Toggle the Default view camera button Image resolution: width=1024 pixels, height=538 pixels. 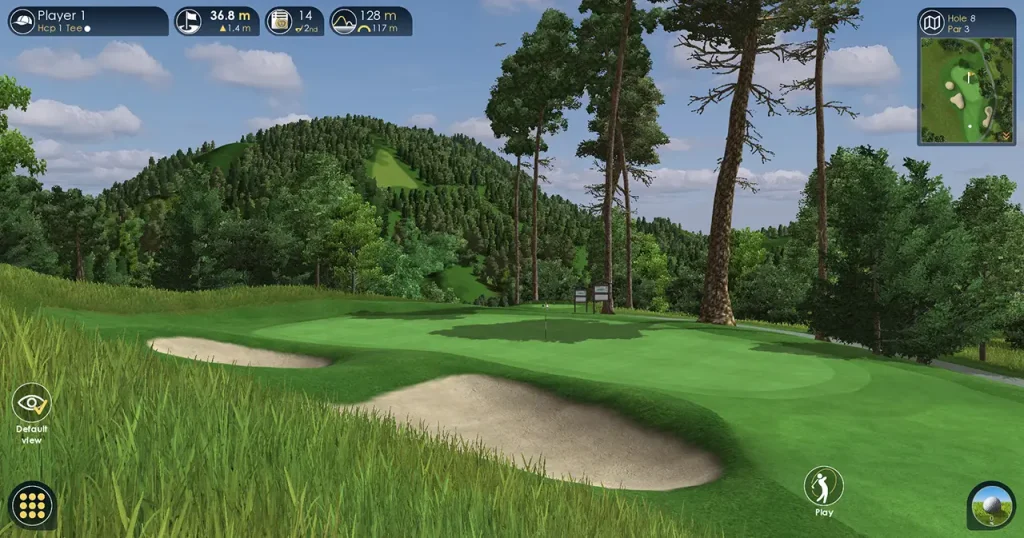[x=32, y=403]
